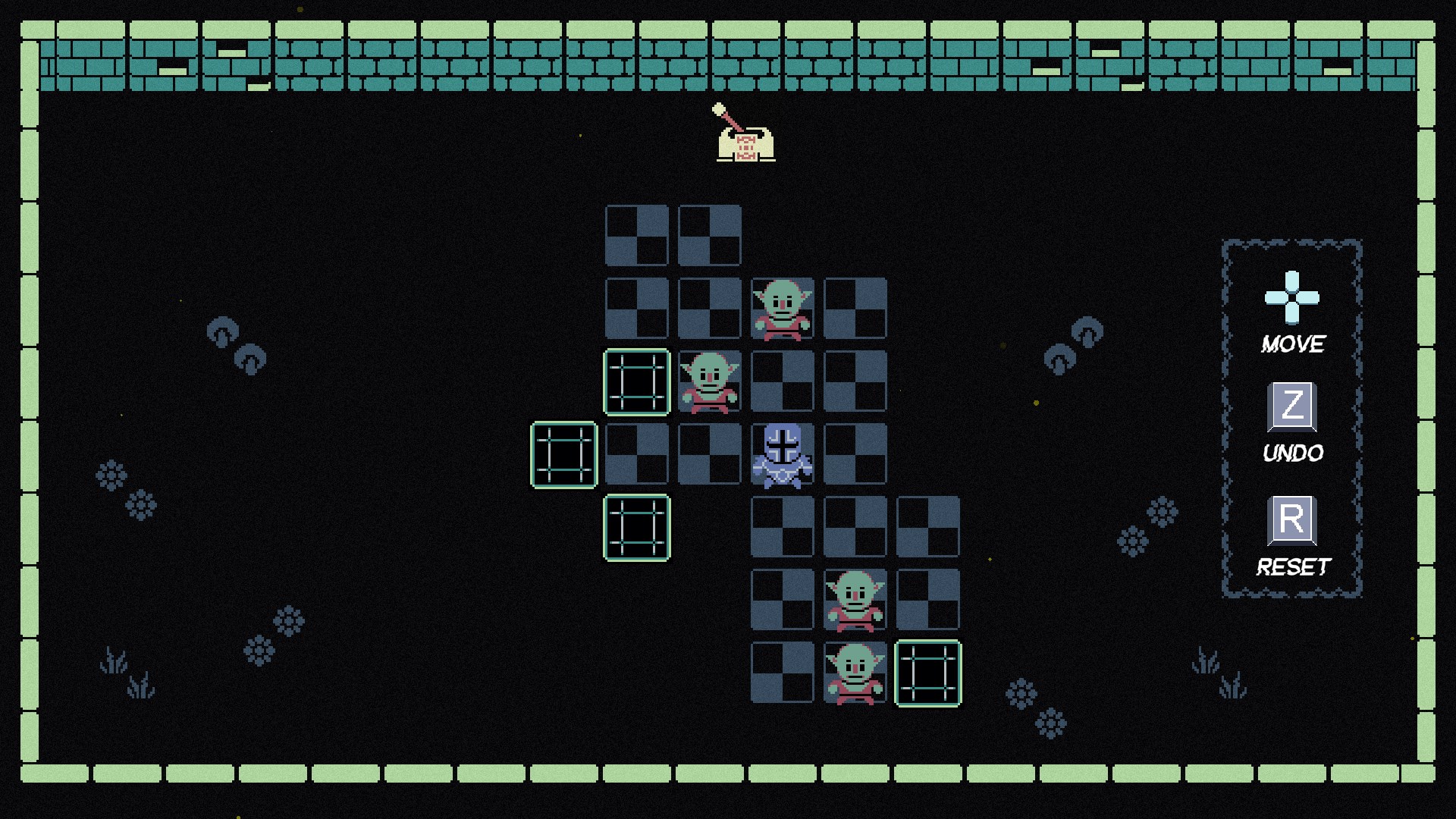Click the topmost goblin enemy on the grid

click(x=782, y=309)
